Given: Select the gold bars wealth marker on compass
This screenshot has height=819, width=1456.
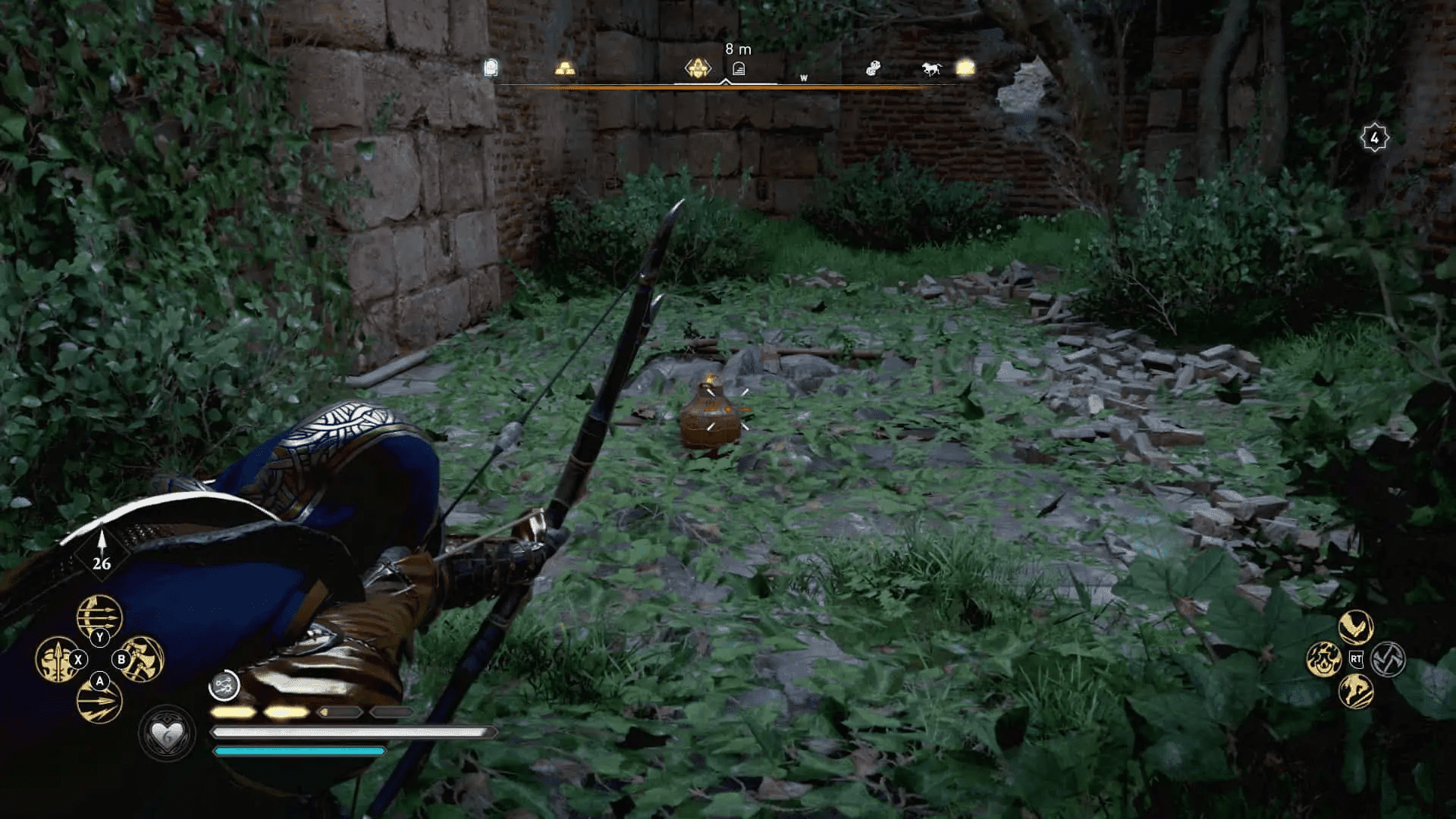Looking at the screenshot, I should pyautogui.click(x=566, y=69).
